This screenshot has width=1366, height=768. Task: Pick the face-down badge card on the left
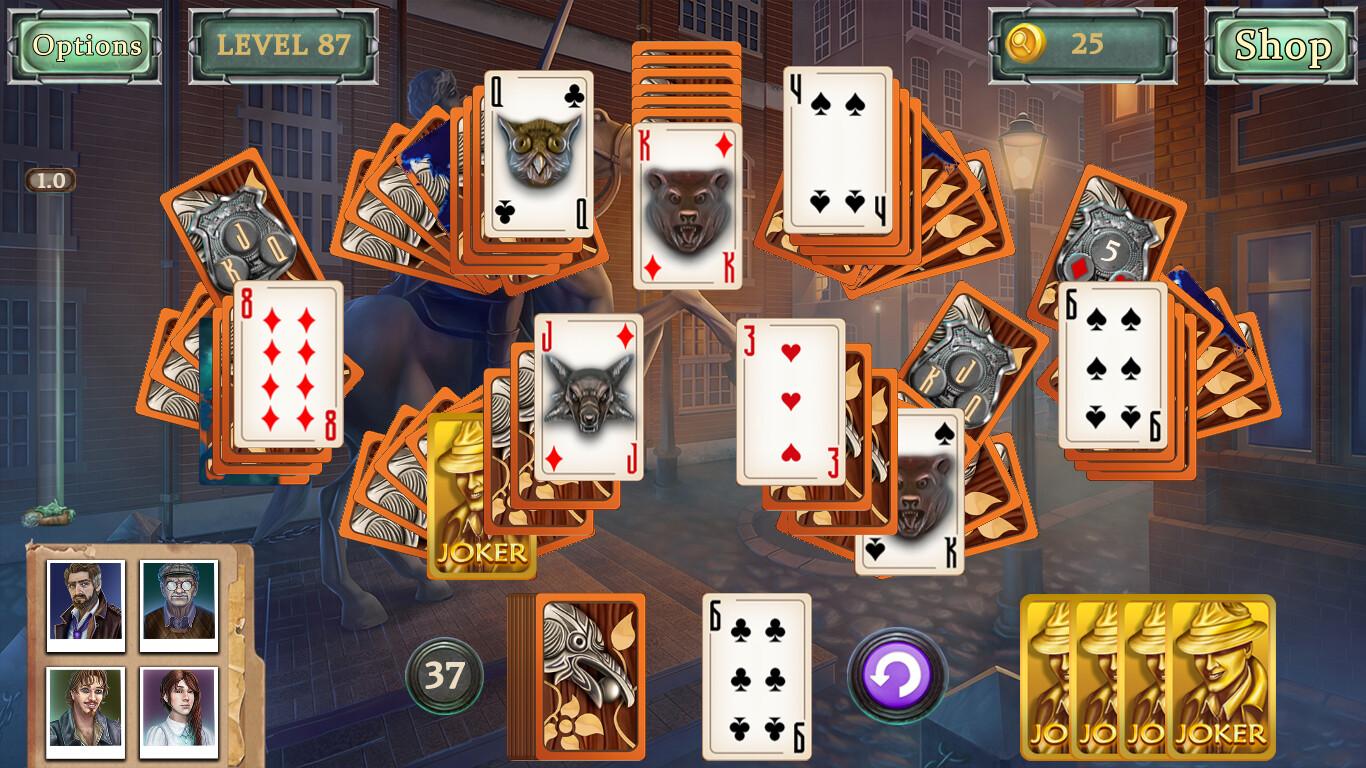point(232,230)
